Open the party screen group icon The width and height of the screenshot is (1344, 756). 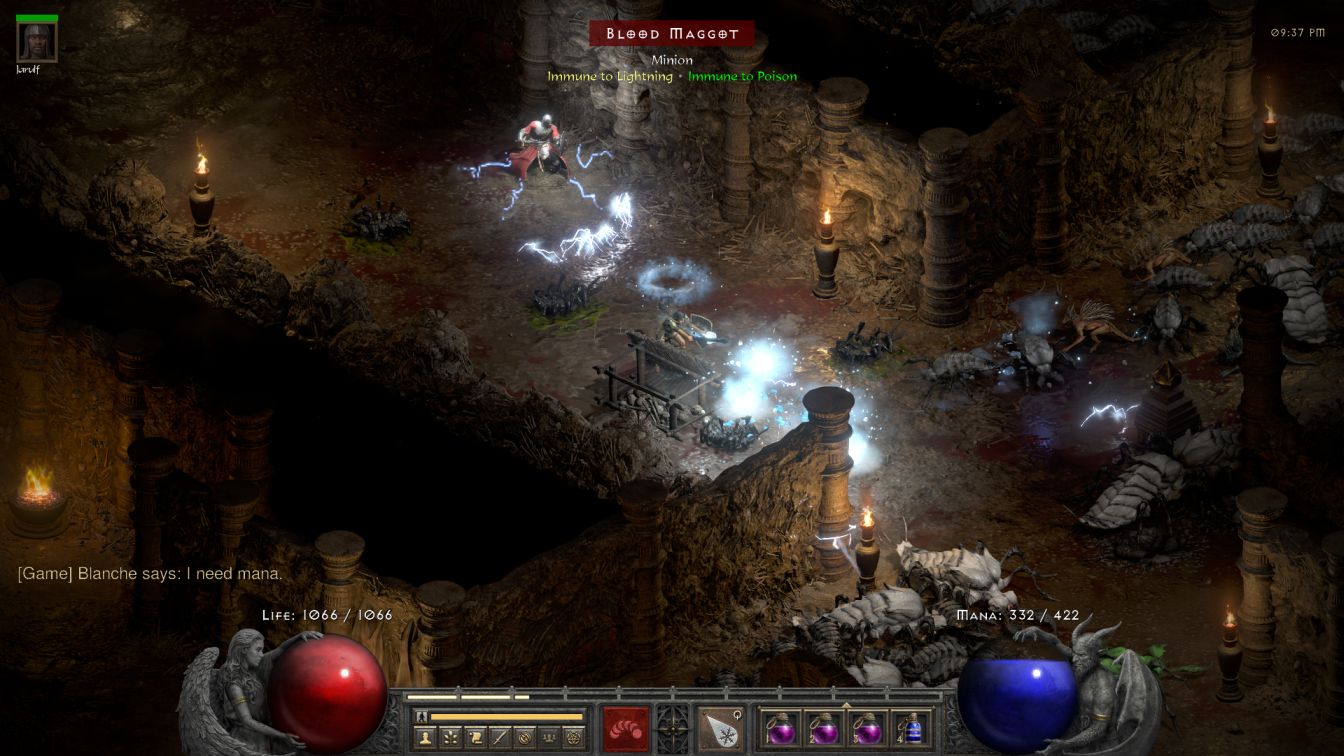tap(549, 738)
